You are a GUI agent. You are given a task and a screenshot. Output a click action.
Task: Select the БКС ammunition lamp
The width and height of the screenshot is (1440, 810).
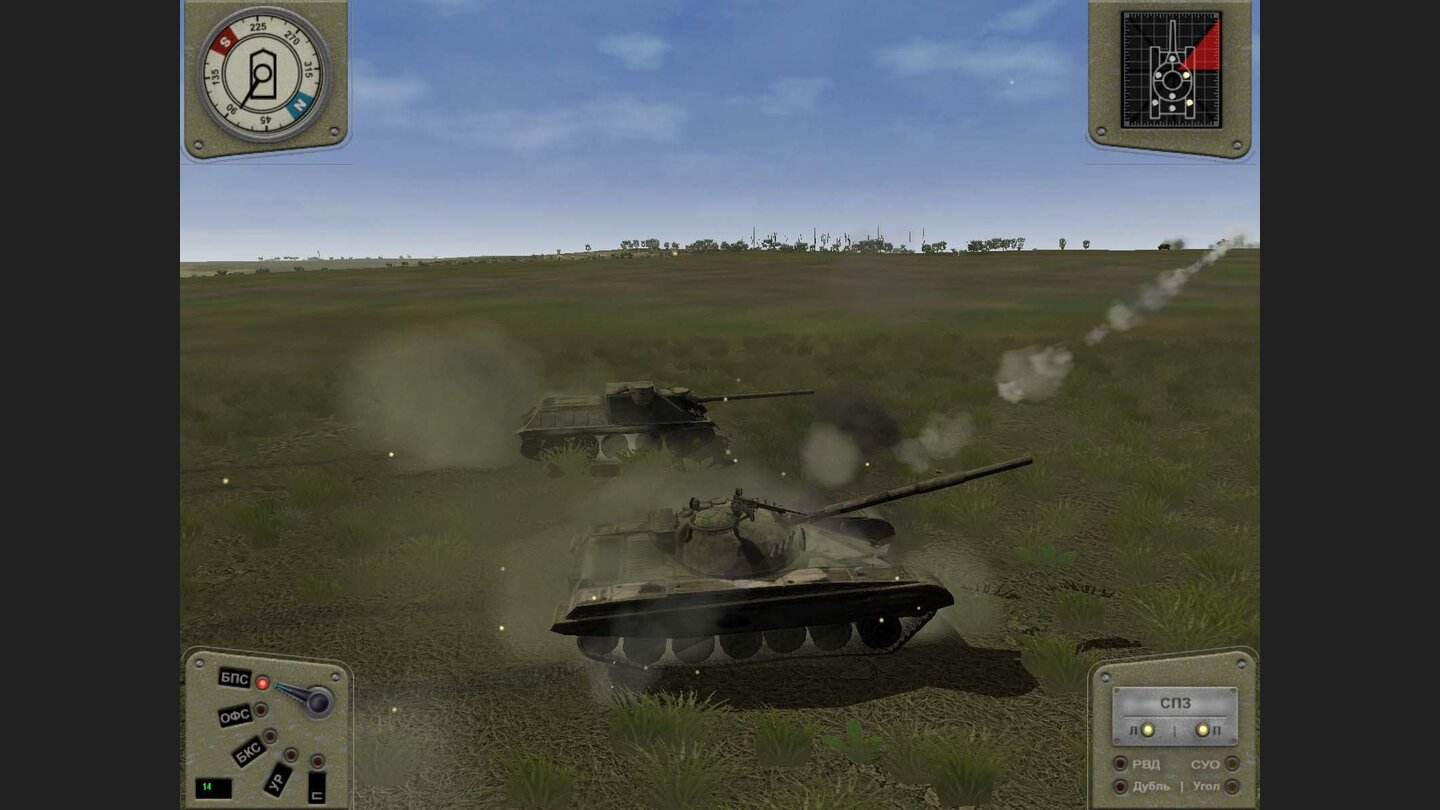click(270, 736)
